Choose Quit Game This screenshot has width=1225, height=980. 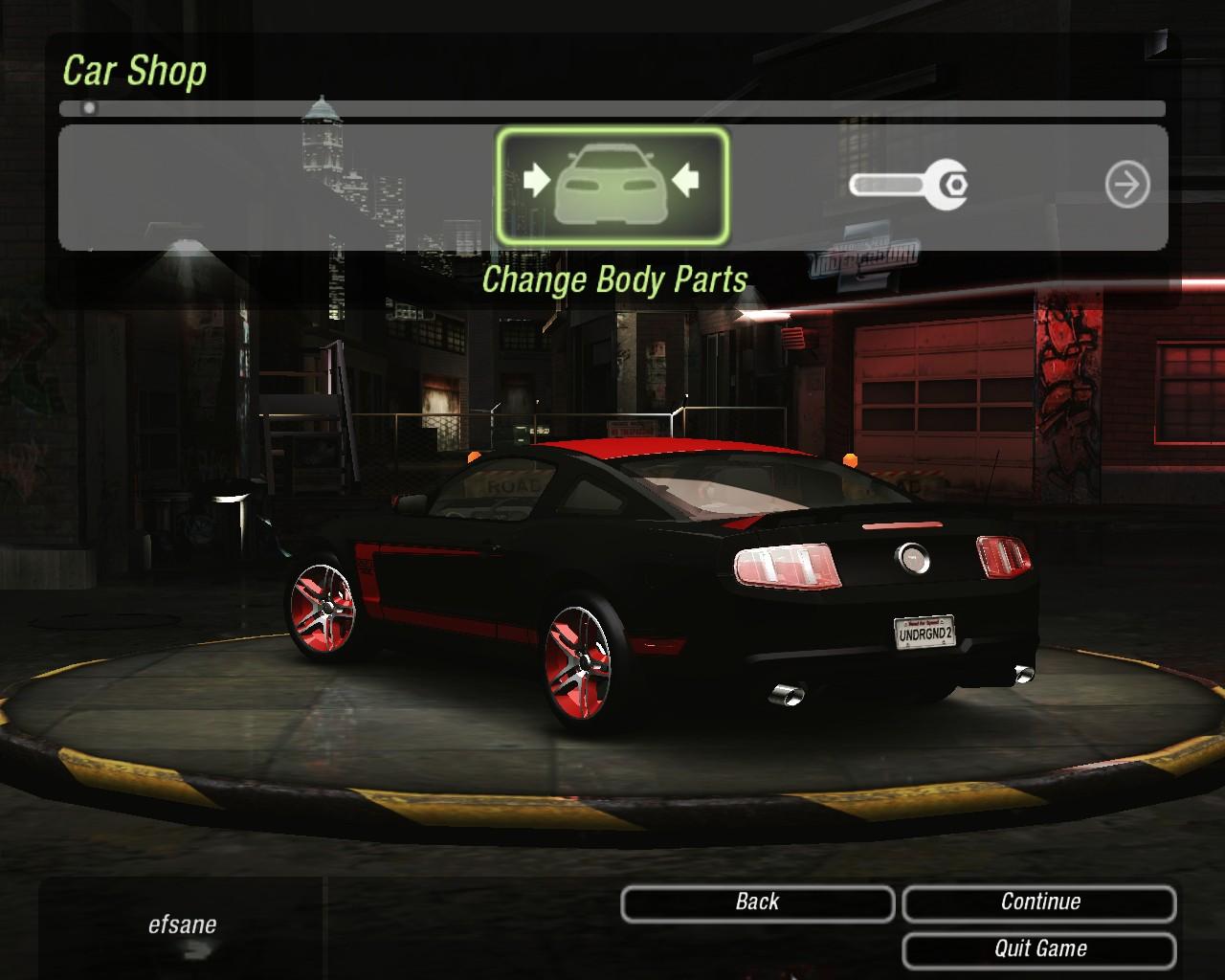point(1039,949)
